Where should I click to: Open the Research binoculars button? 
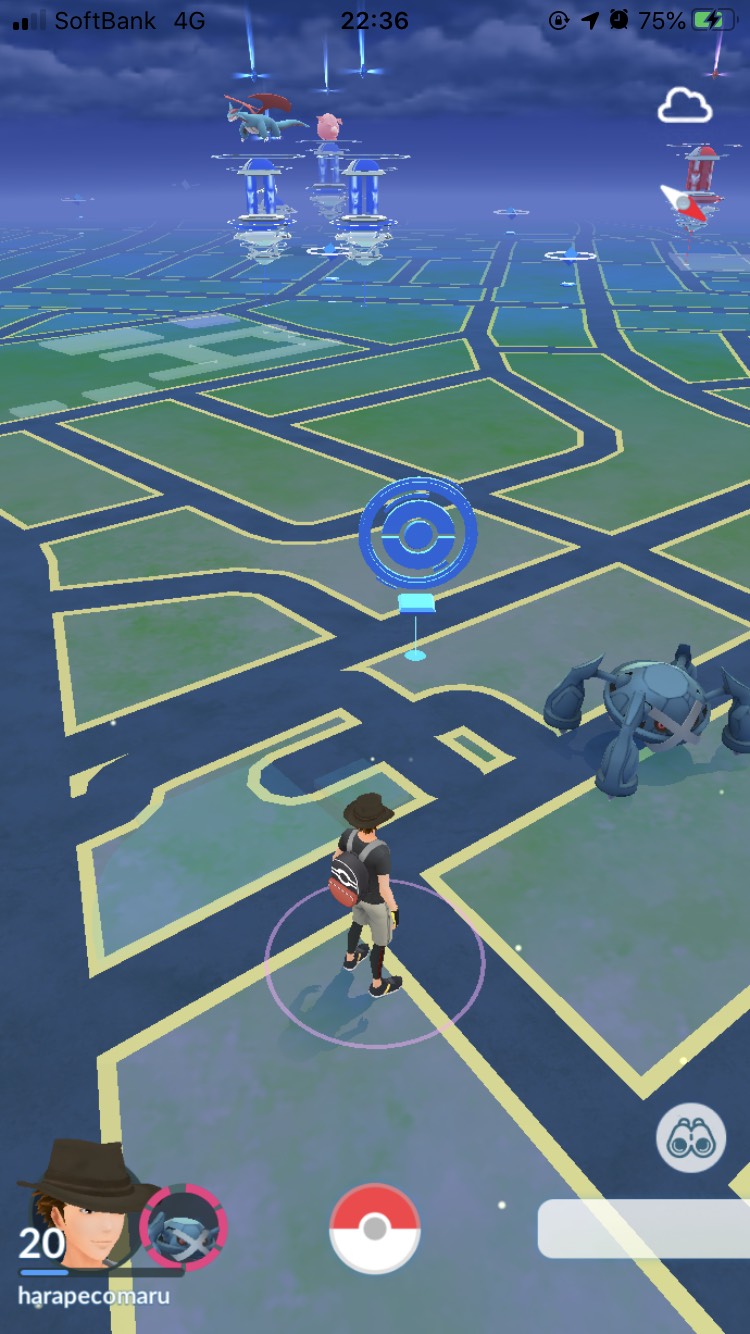pyautogui.click(x=691, y=1139)
